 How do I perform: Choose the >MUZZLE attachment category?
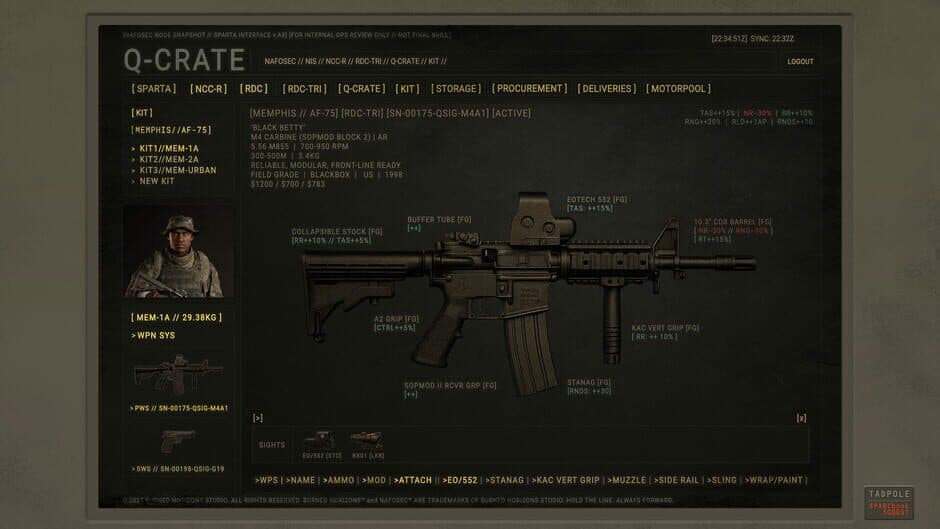(630, 481)
